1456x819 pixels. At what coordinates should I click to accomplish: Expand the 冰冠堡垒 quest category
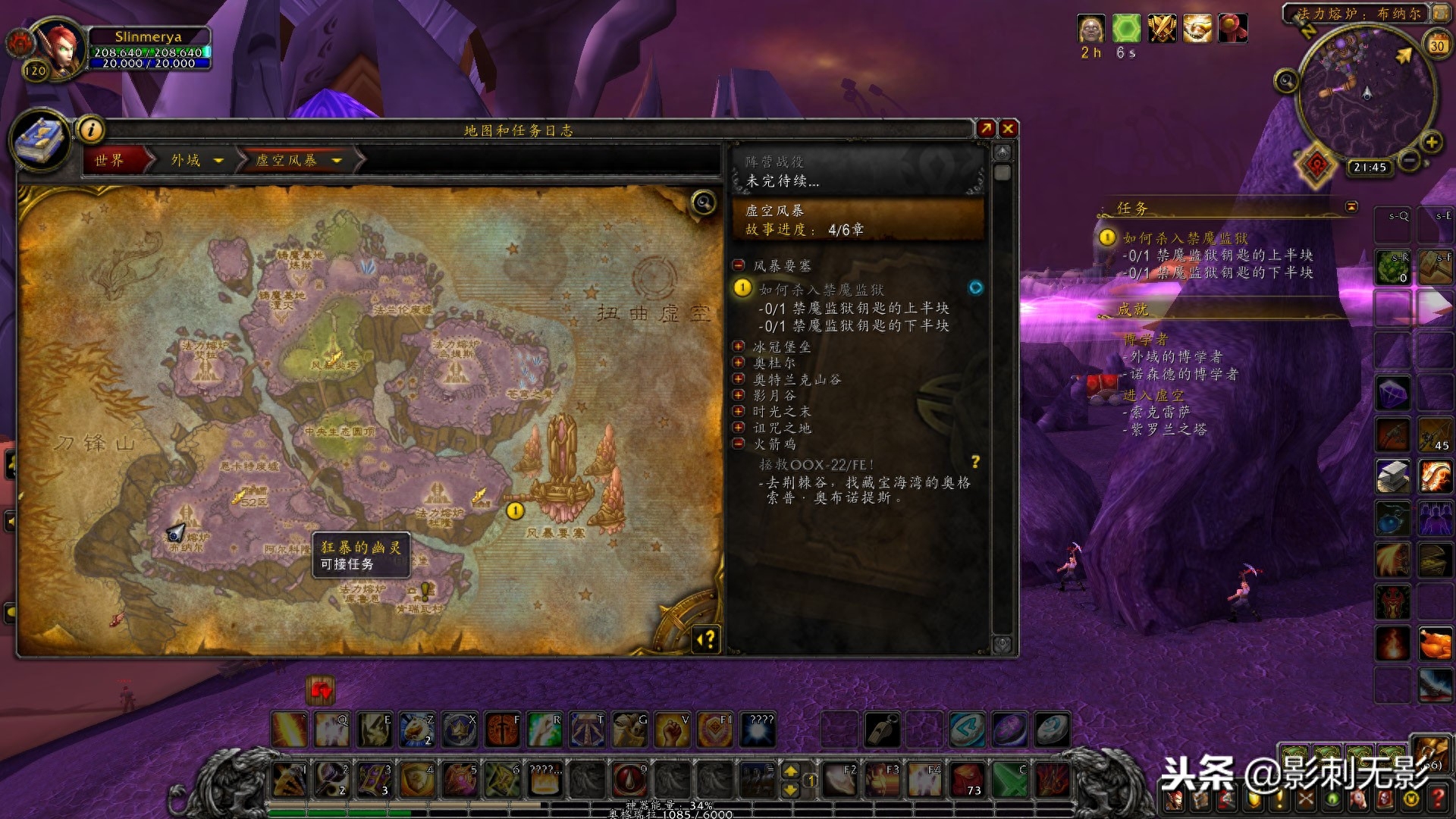[738, 347]
